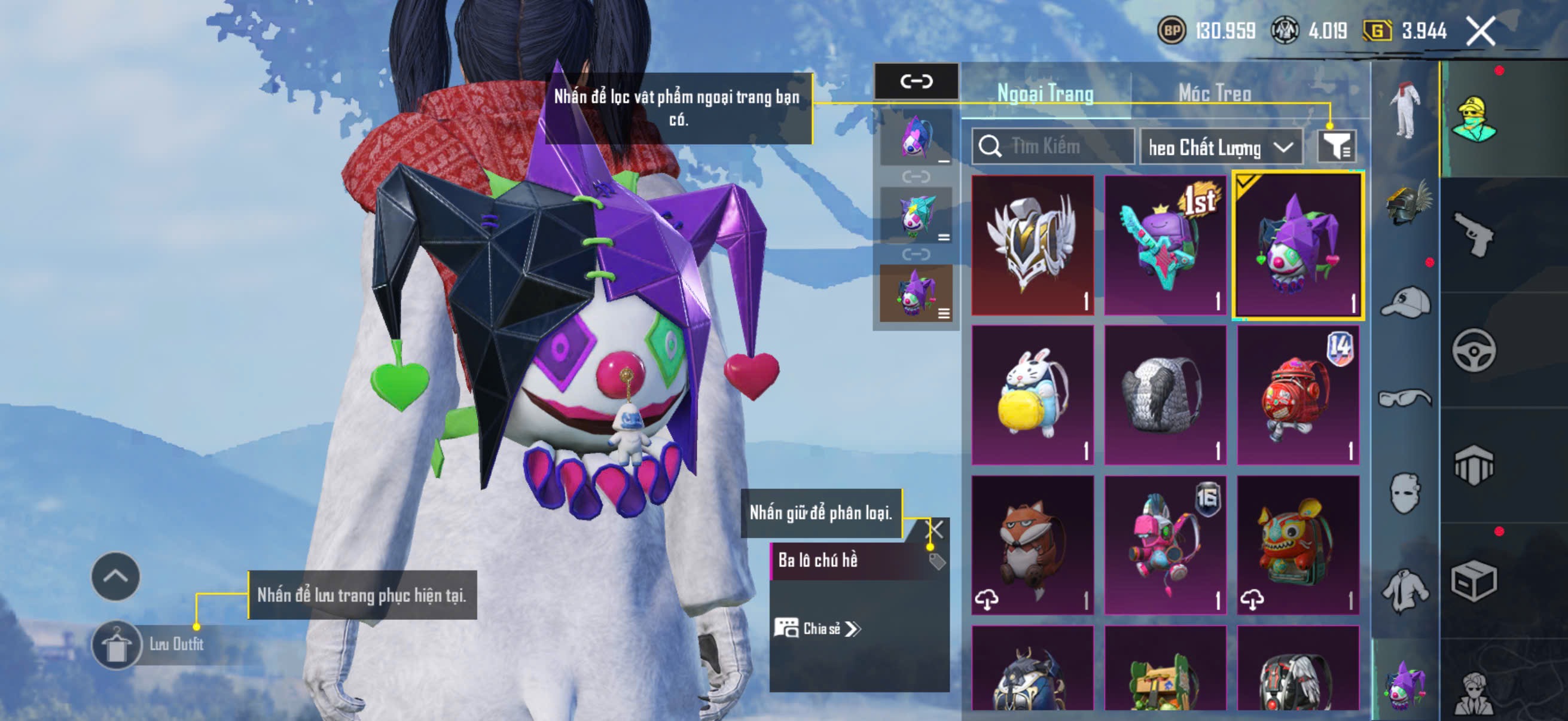Screen dimensions: 1568x721
Task: Open the item filter funnel button
Action: (x=1336, y=146)
